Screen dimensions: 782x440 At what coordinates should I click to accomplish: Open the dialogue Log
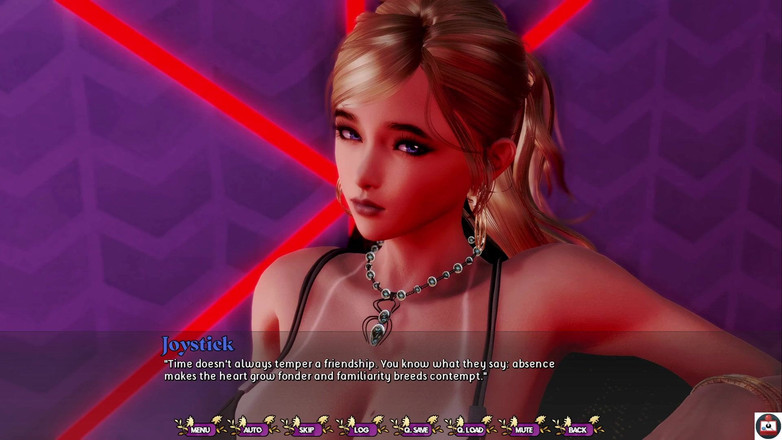361,429
